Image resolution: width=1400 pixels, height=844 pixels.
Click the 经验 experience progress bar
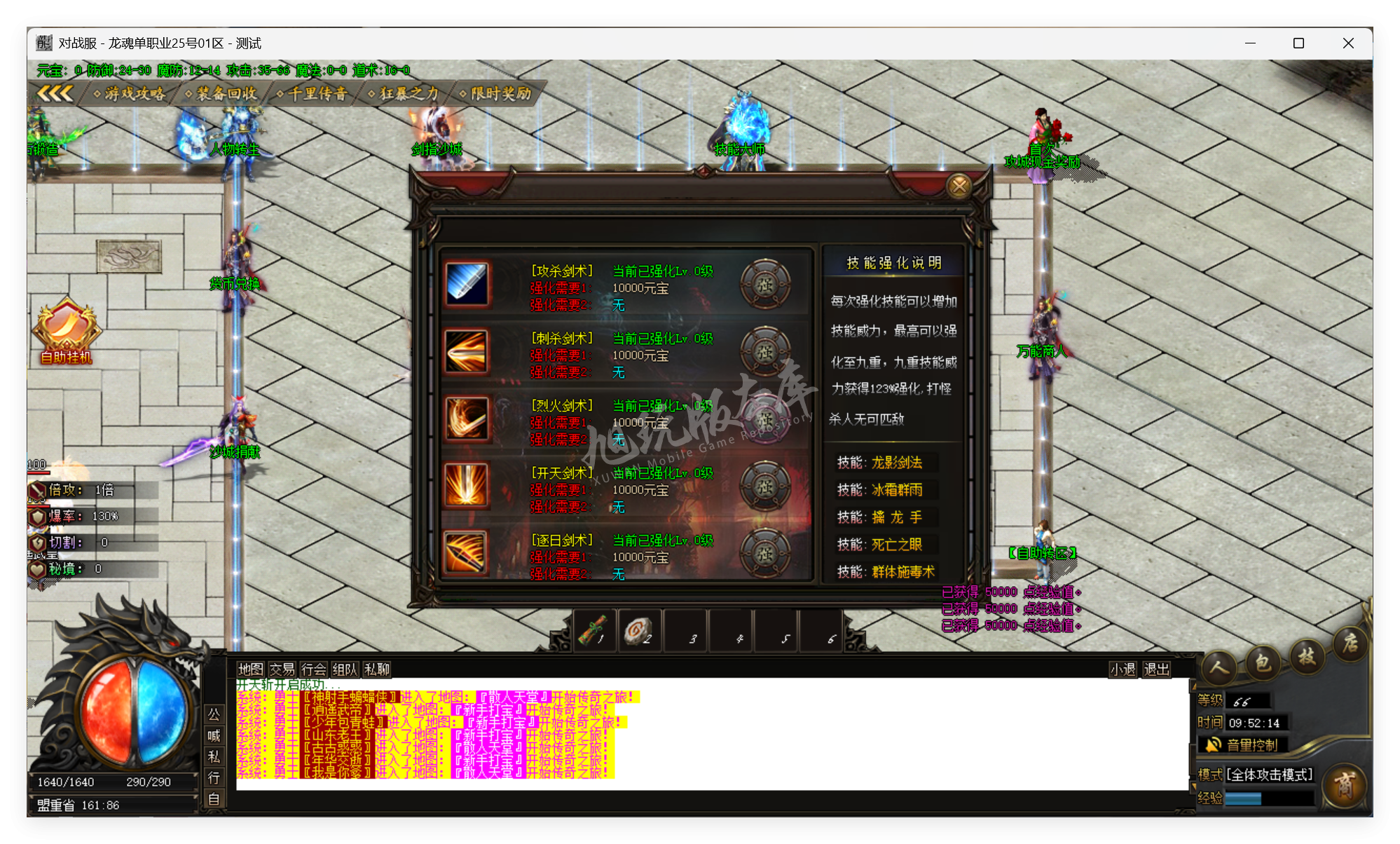1268,797
